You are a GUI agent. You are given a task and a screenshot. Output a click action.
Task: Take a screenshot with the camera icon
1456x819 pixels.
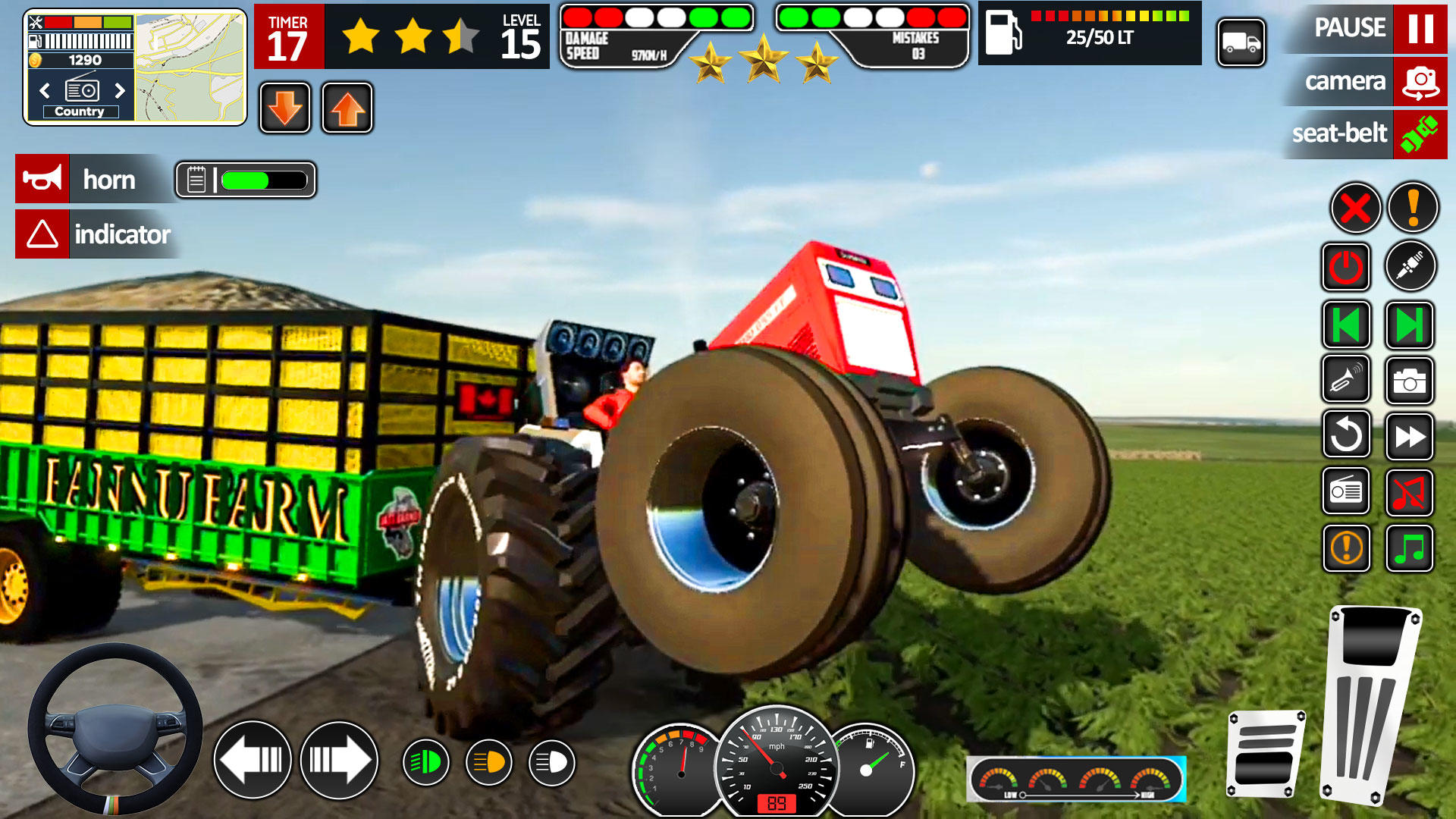[1409, 381]
